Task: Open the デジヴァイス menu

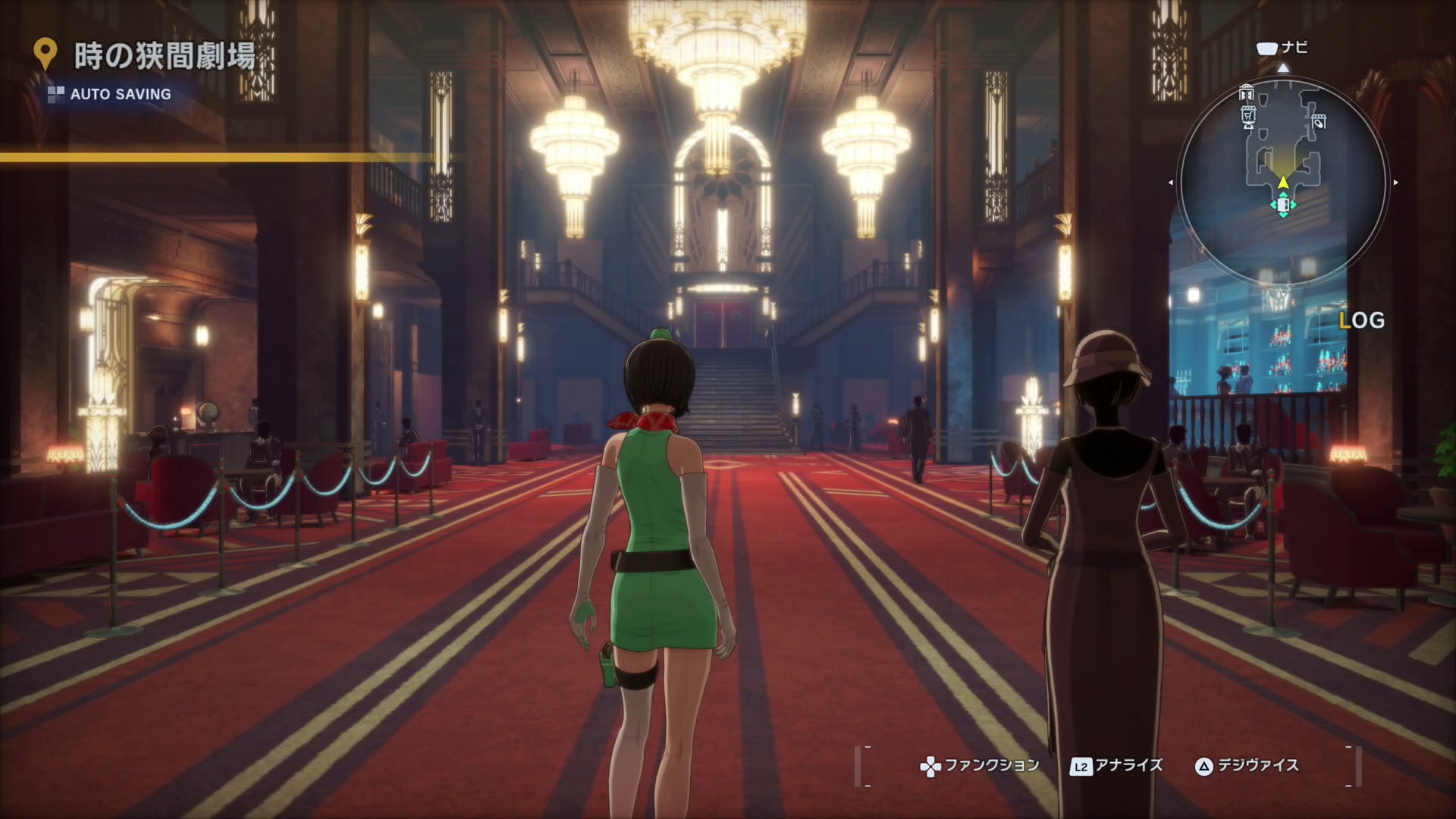Action: tap(1247, 766)
